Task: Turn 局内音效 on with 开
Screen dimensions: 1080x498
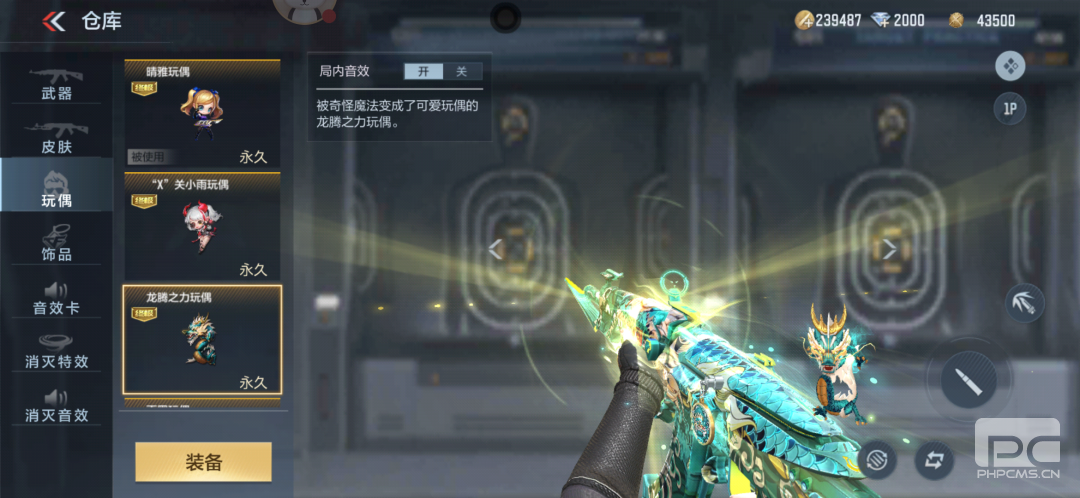Action: (x=423, y=71)
